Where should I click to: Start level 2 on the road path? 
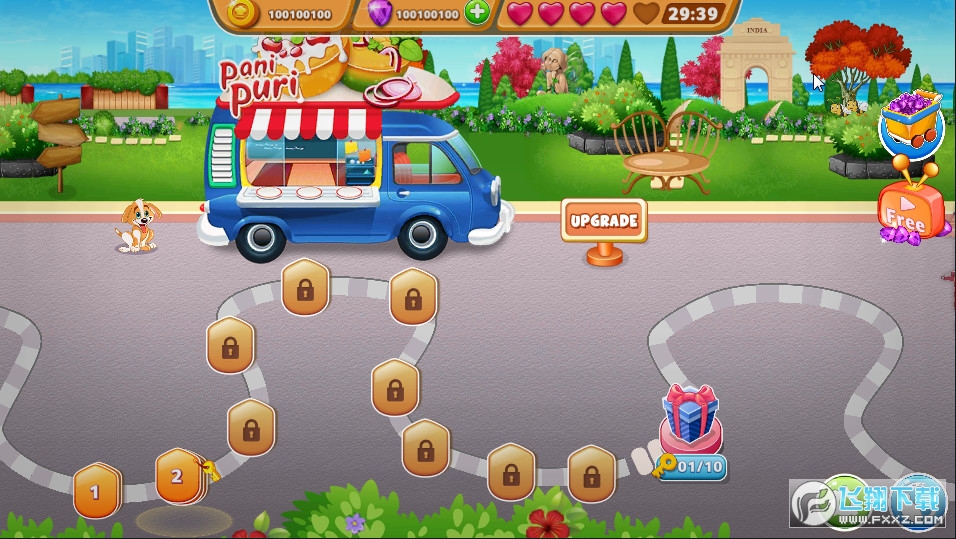[178, 475]
